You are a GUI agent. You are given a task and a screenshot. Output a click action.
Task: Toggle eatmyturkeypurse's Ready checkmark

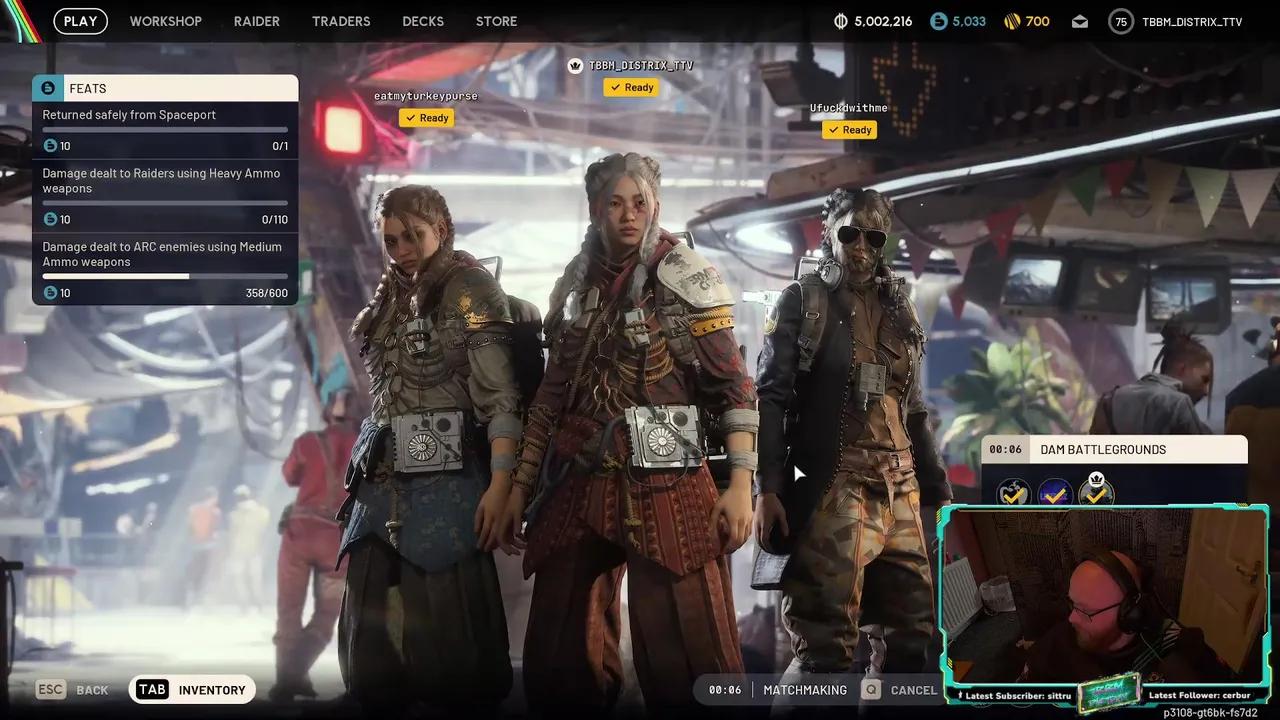[x=427, y=117]
